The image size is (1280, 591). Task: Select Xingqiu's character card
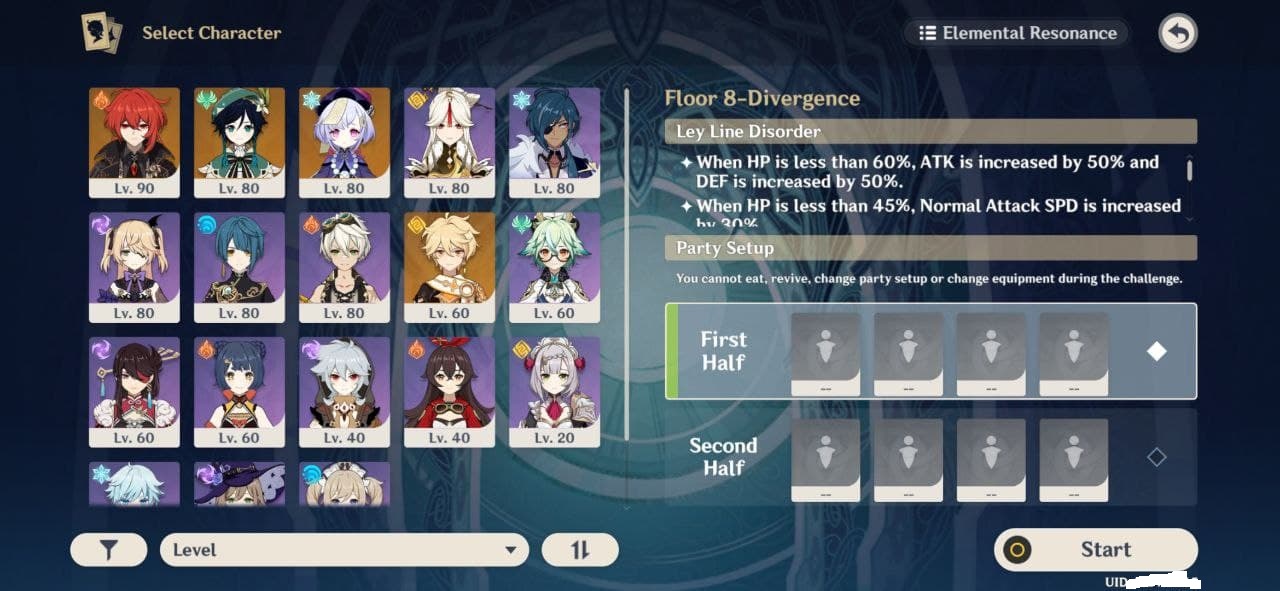(x=239, y=266)
